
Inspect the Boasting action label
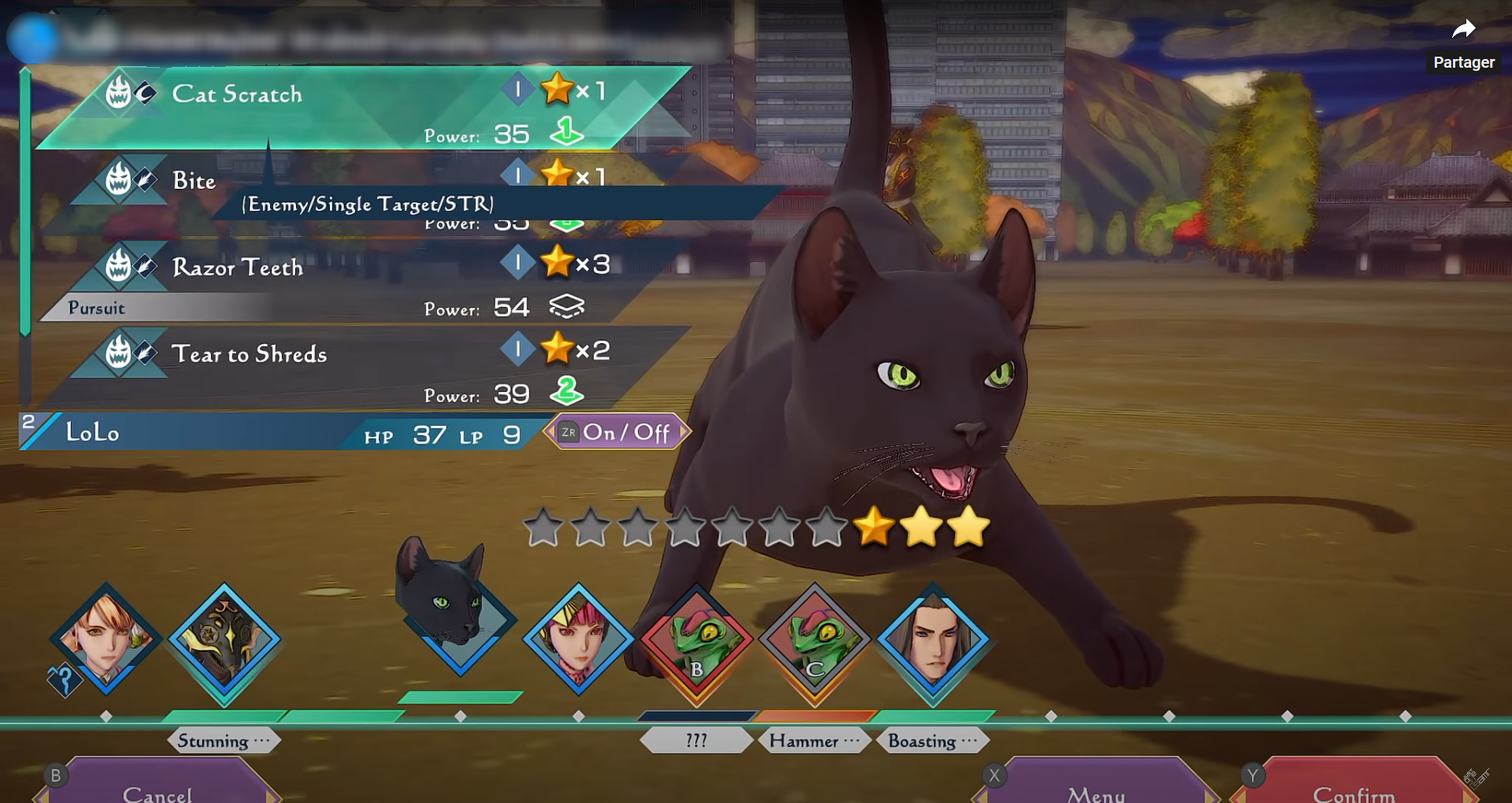pyautogui.click(x=932, y=741)
